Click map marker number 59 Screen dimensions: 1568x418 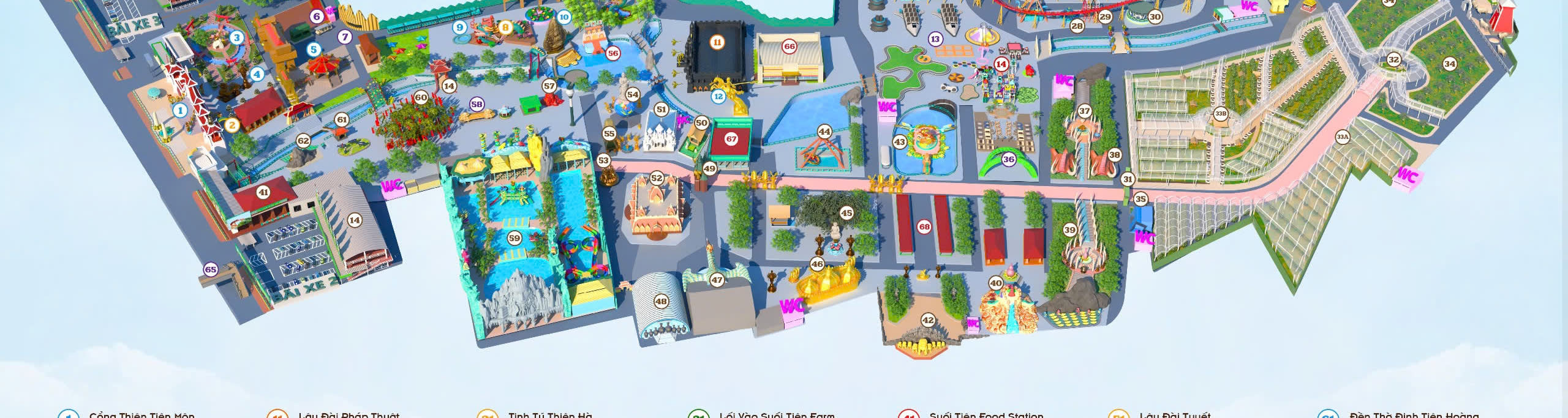(514, 238)
